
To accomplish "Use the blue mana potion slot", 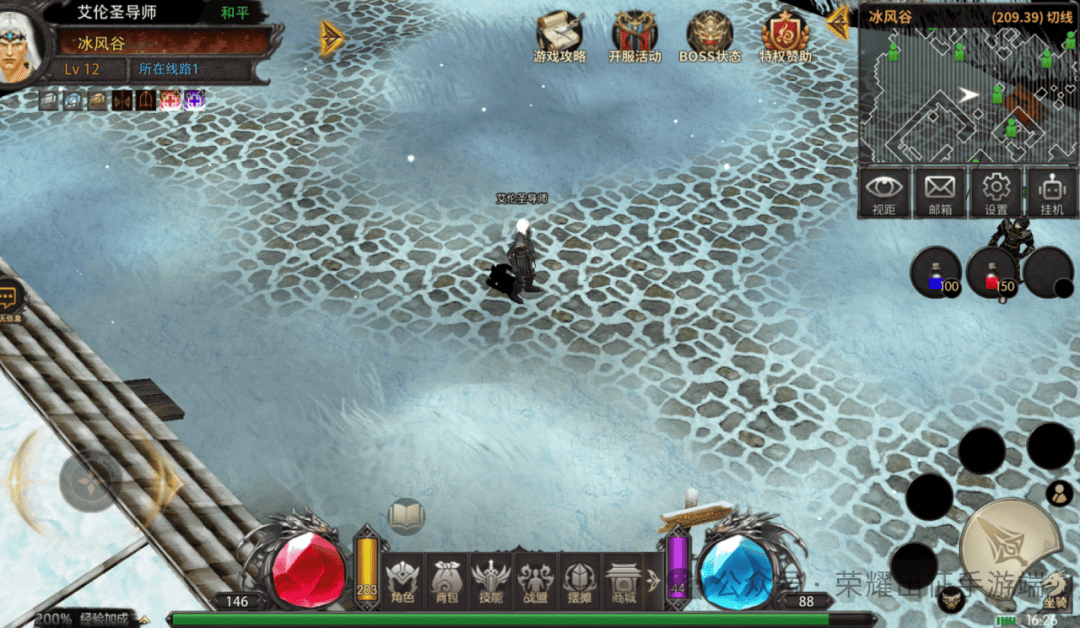I will coord(936,273).
